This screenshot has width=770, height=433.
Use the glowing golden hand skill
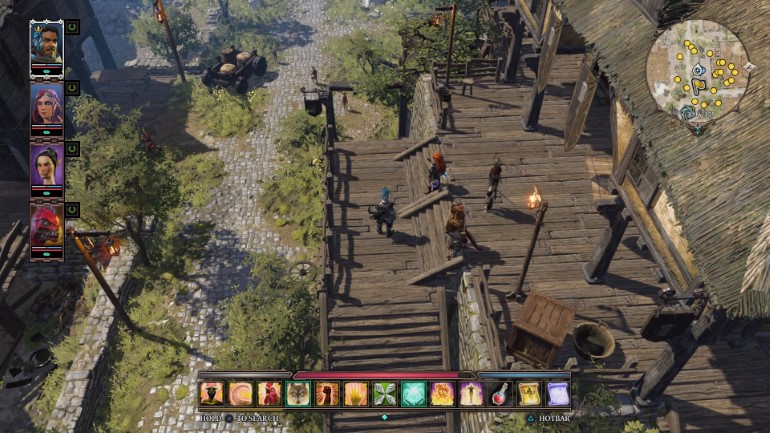[x=356, y=394]
